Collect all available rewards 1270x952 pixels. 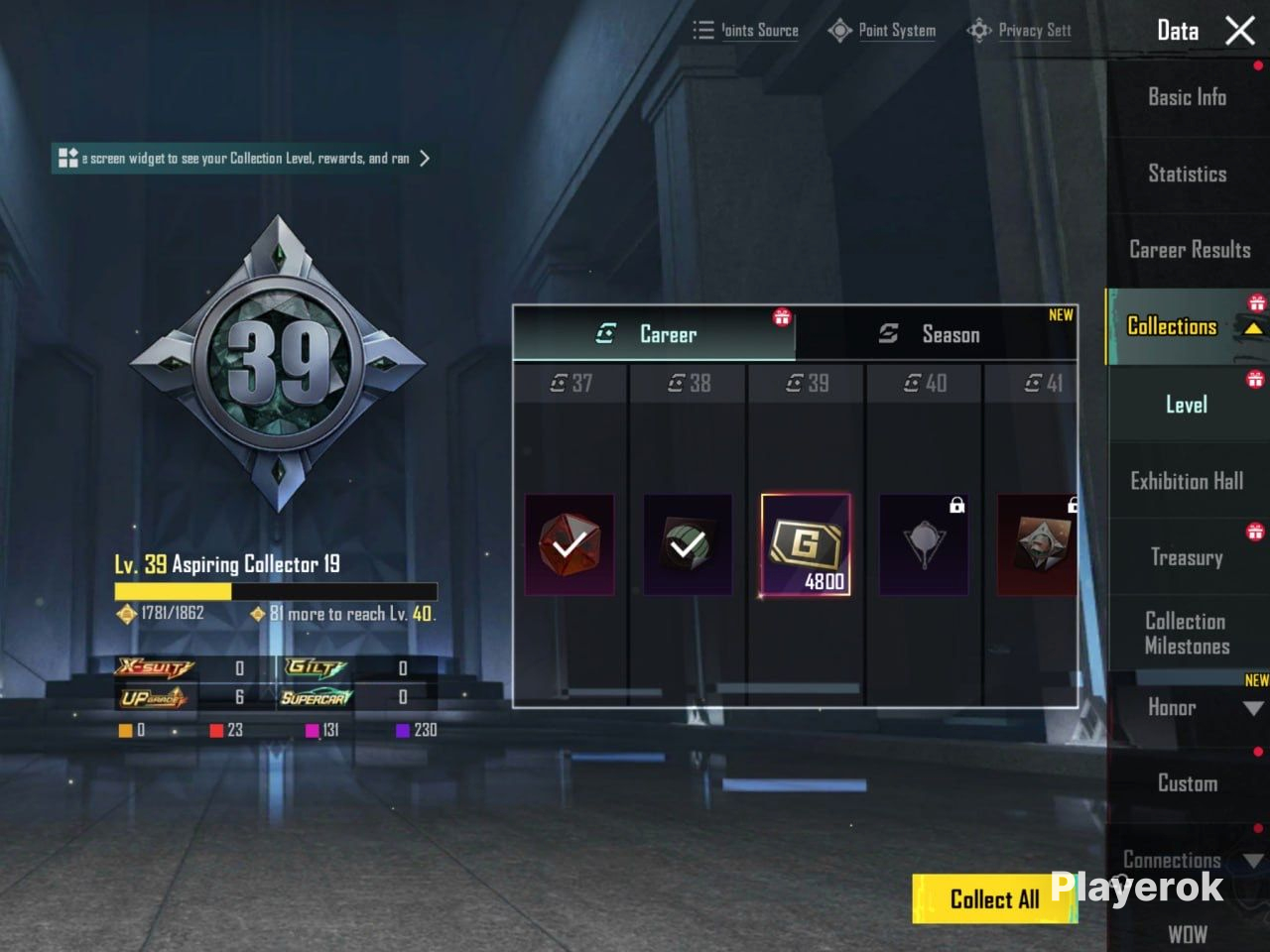pos(993,898)
